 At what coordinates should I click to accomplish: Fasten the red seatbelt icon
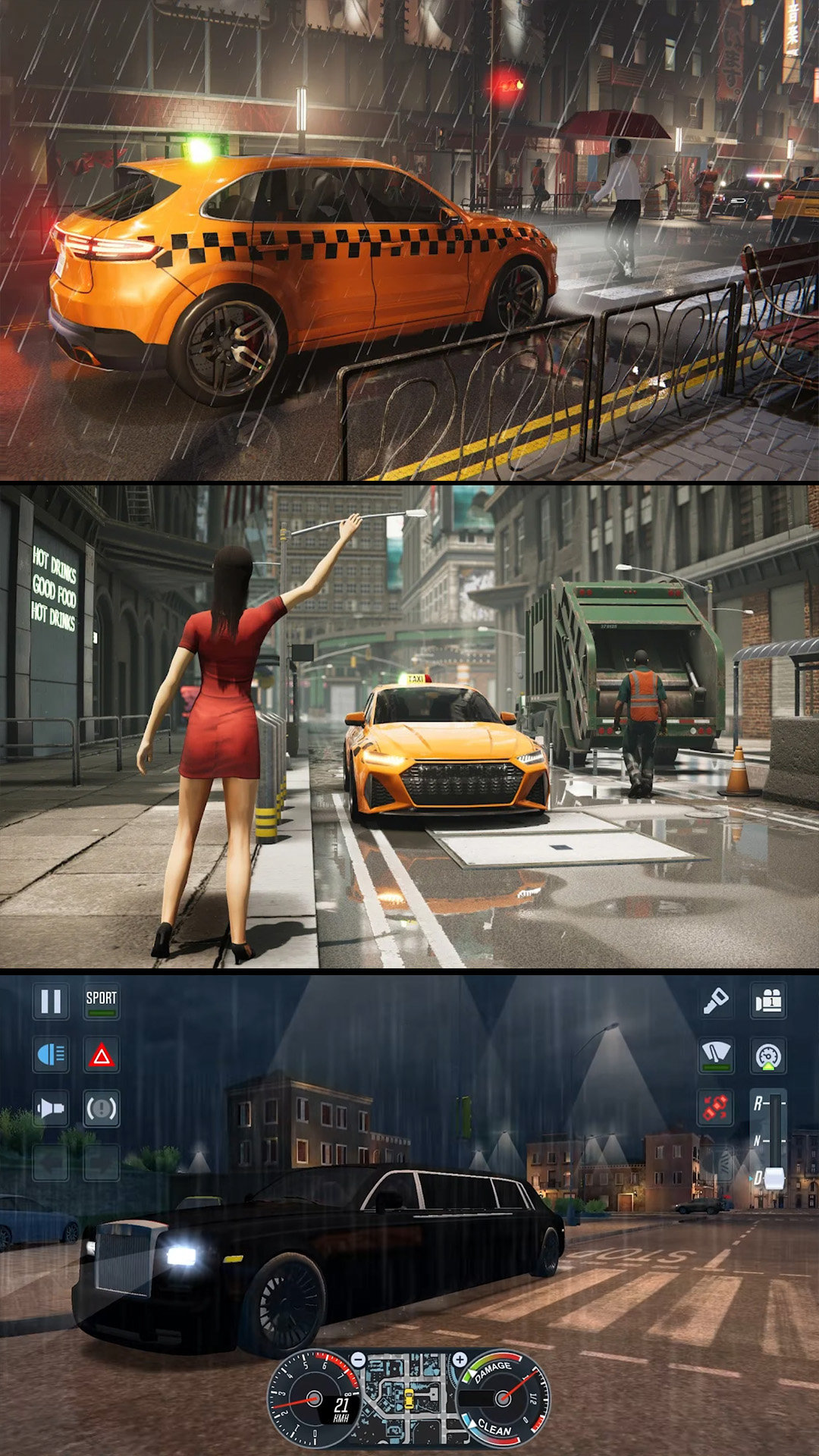716,1108
